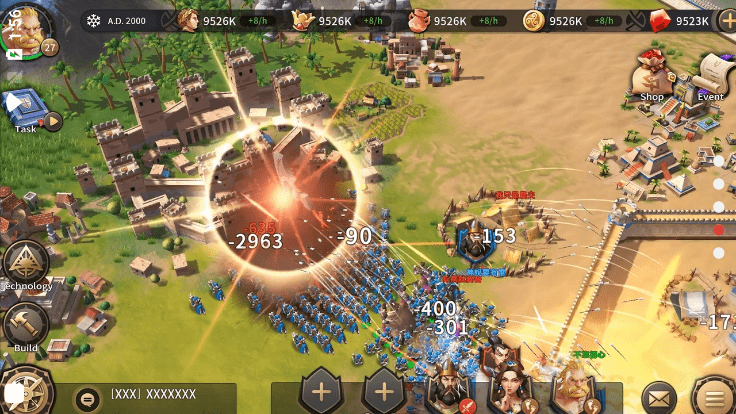Viewport: 736px width, 414px height.
Task: Open the Build menu
Action: (25, 326)
